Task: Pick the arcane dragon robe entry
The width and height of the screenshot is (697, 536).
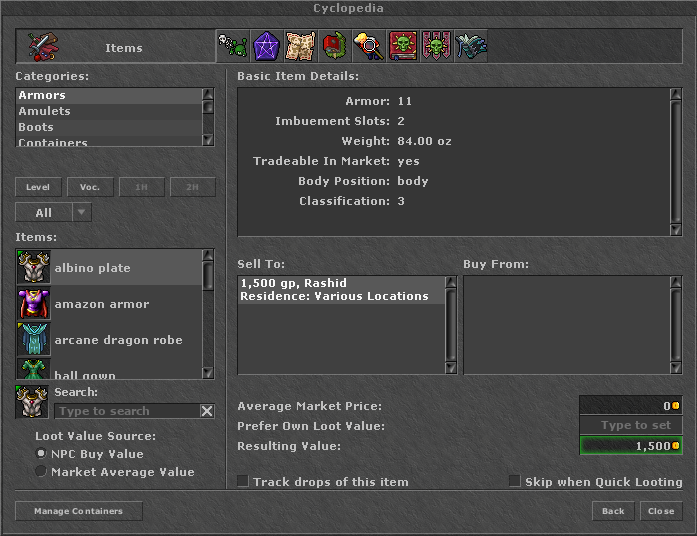Action: (118, 340)
